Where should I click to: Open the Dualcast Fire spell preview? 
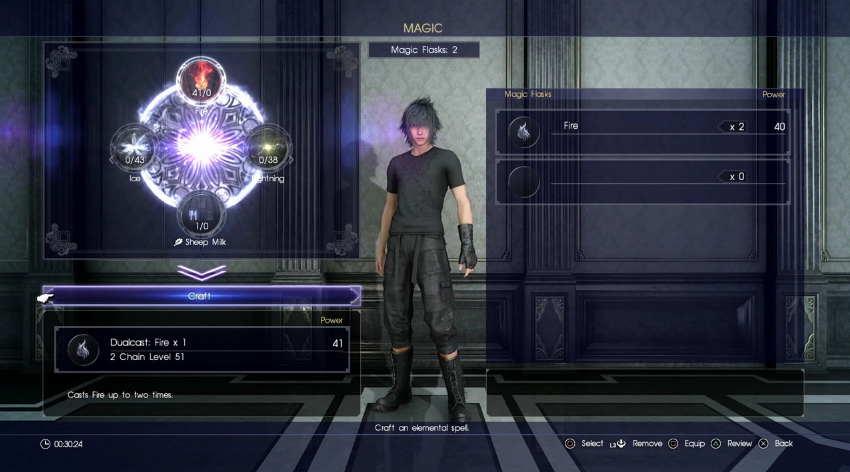(x=201, y=349)
